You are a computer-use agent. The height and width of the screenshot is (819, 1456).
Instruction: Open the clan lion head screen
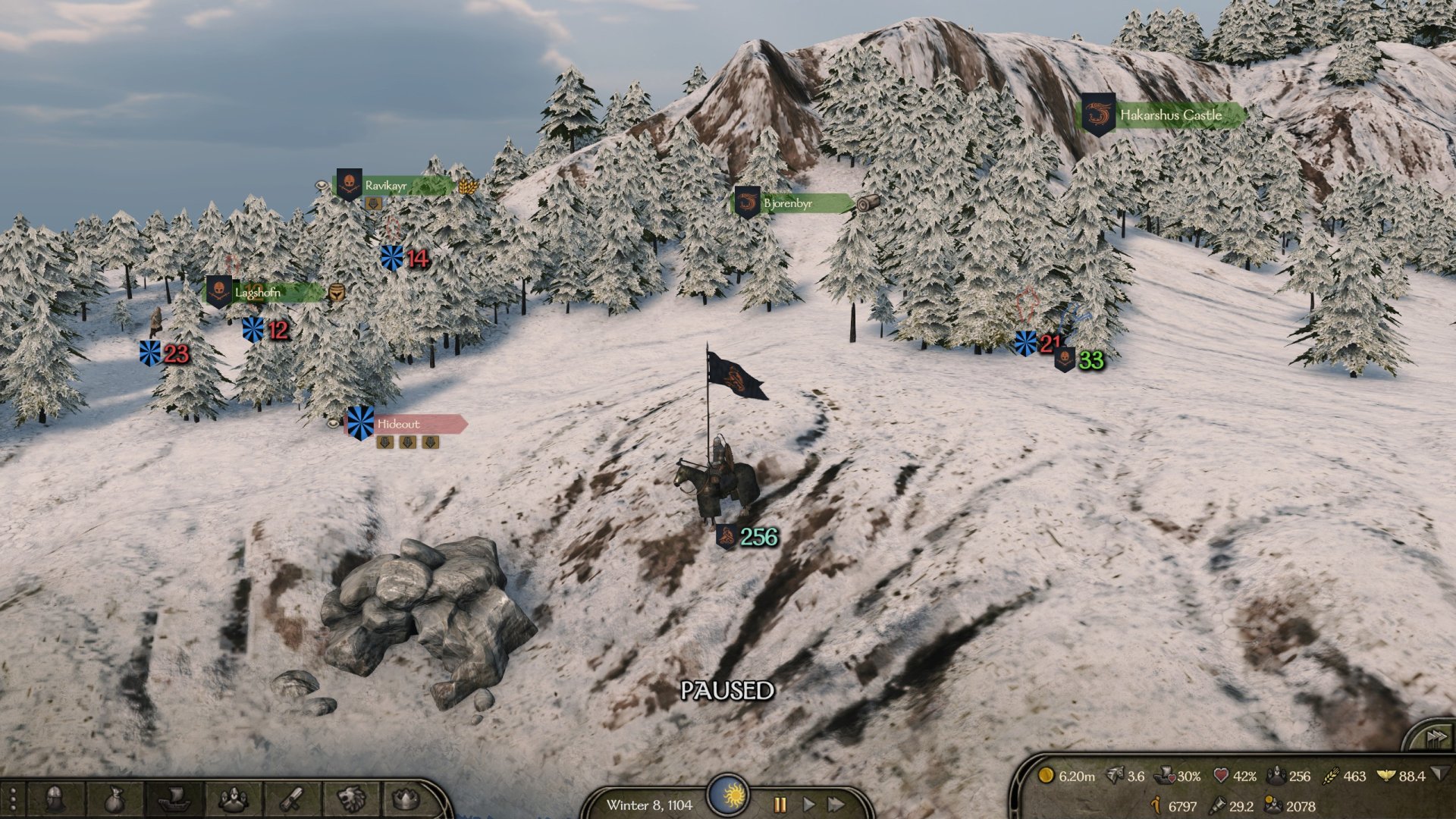point(351,799)
